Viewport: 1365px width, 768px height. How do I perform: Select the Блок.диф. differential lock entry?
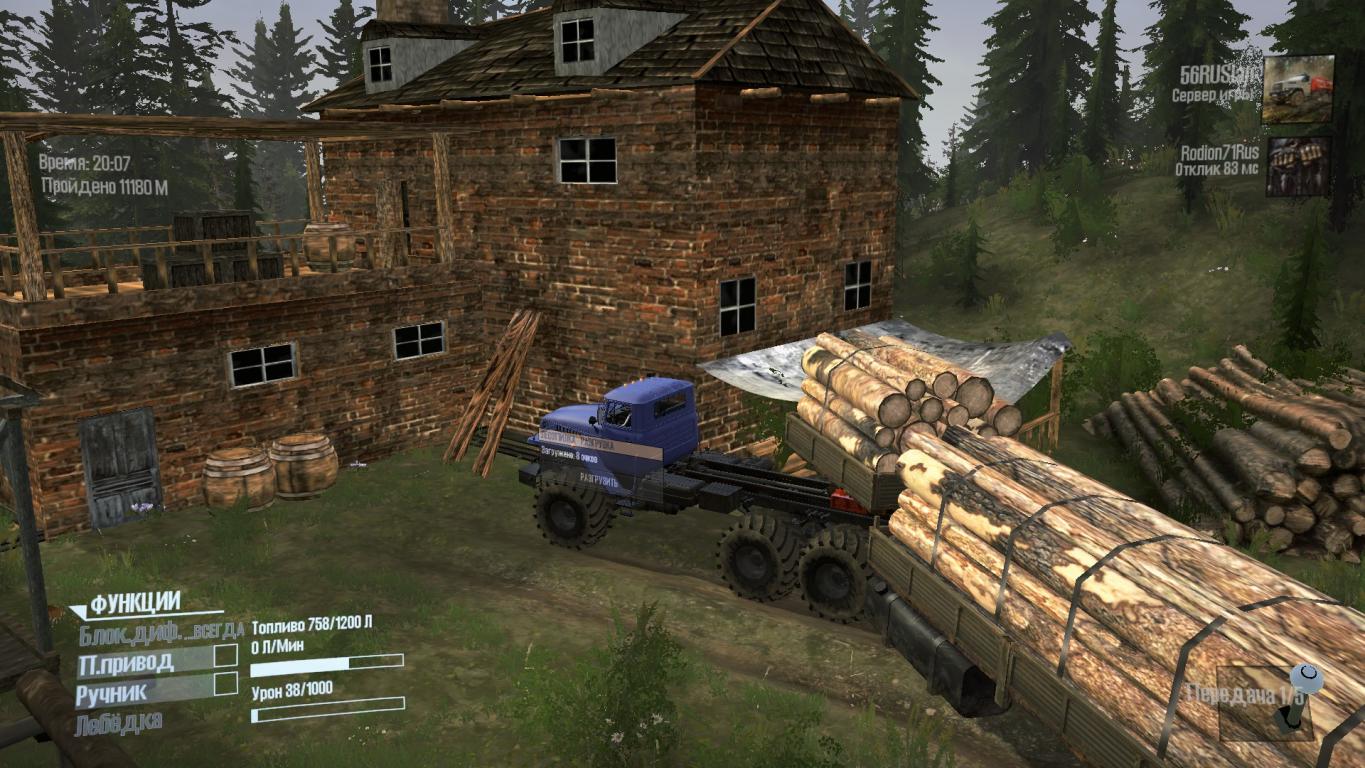[160, 631]
